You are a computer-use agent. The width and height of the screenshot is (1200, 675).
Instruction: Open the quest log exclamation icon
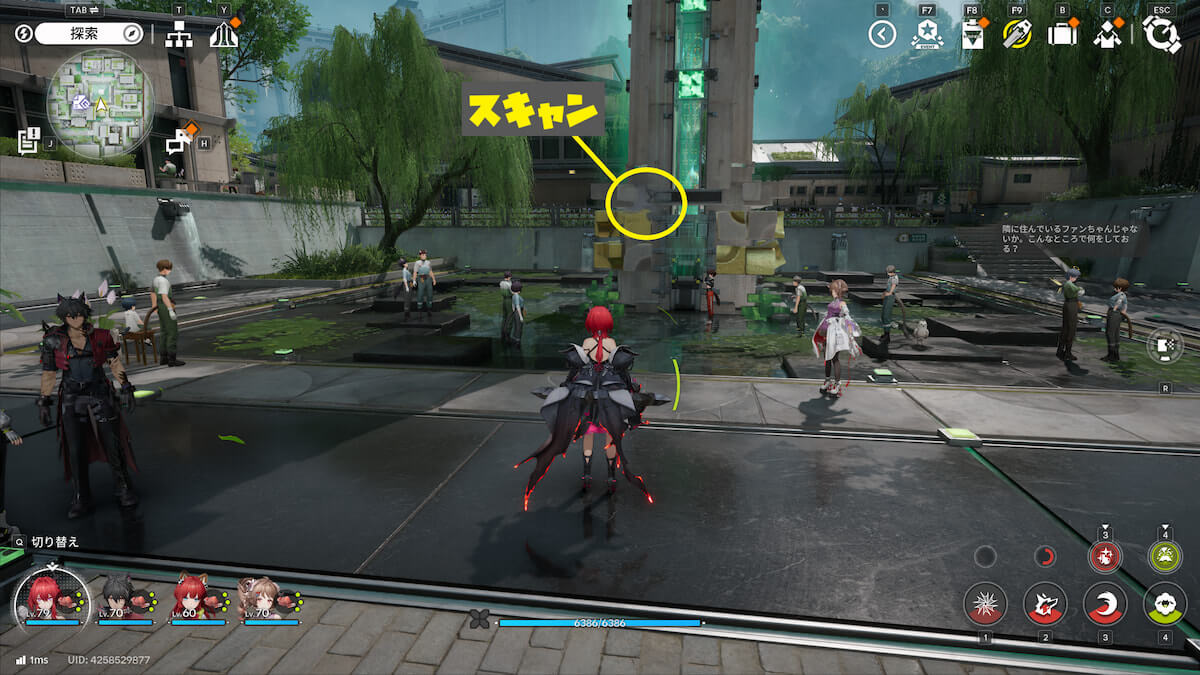[28, 138]
